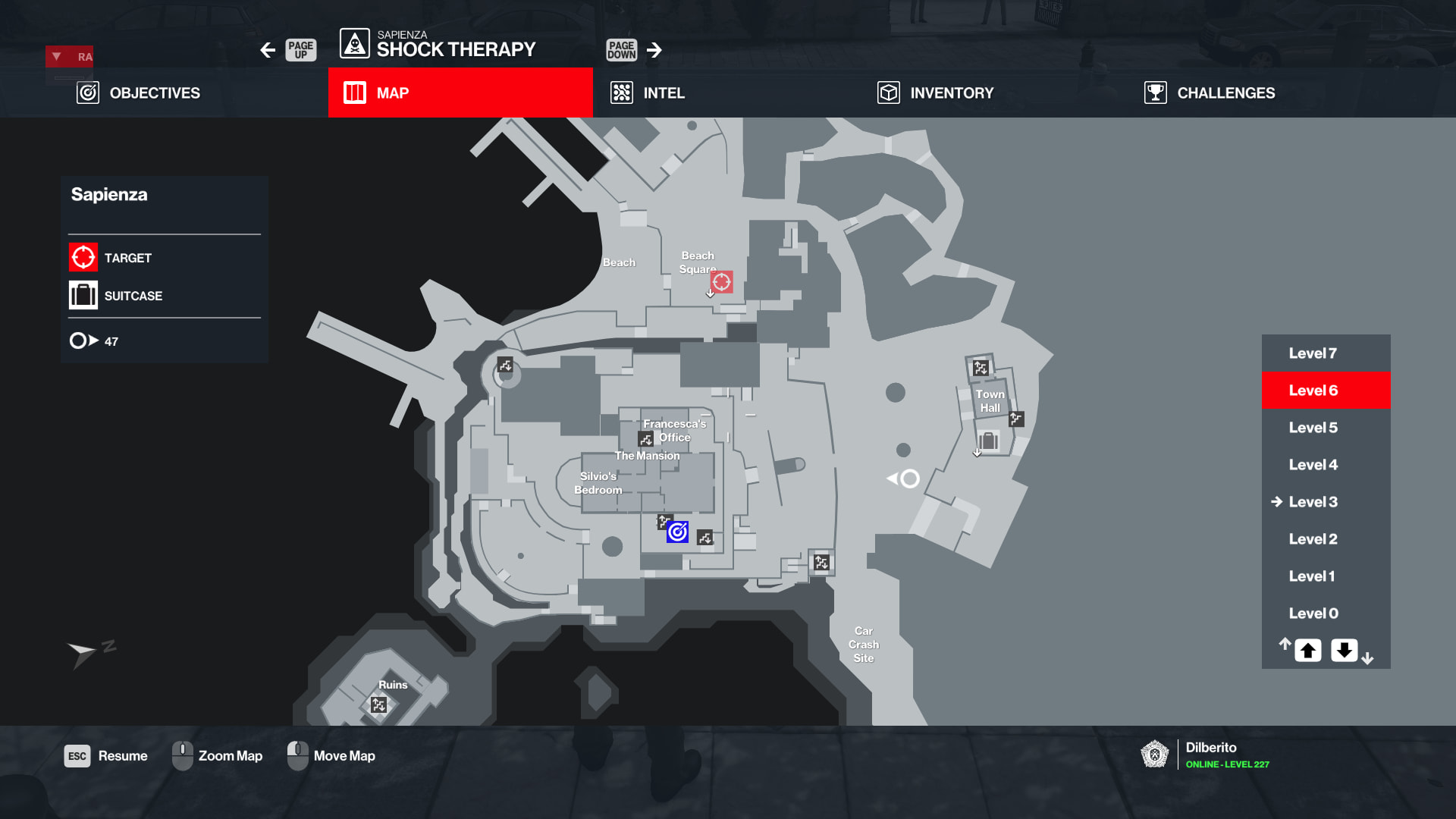Image resolution: width=1456 pixels, height=819 pixels.
Task: Switch map to Level 0
Action: point(1313,613)
